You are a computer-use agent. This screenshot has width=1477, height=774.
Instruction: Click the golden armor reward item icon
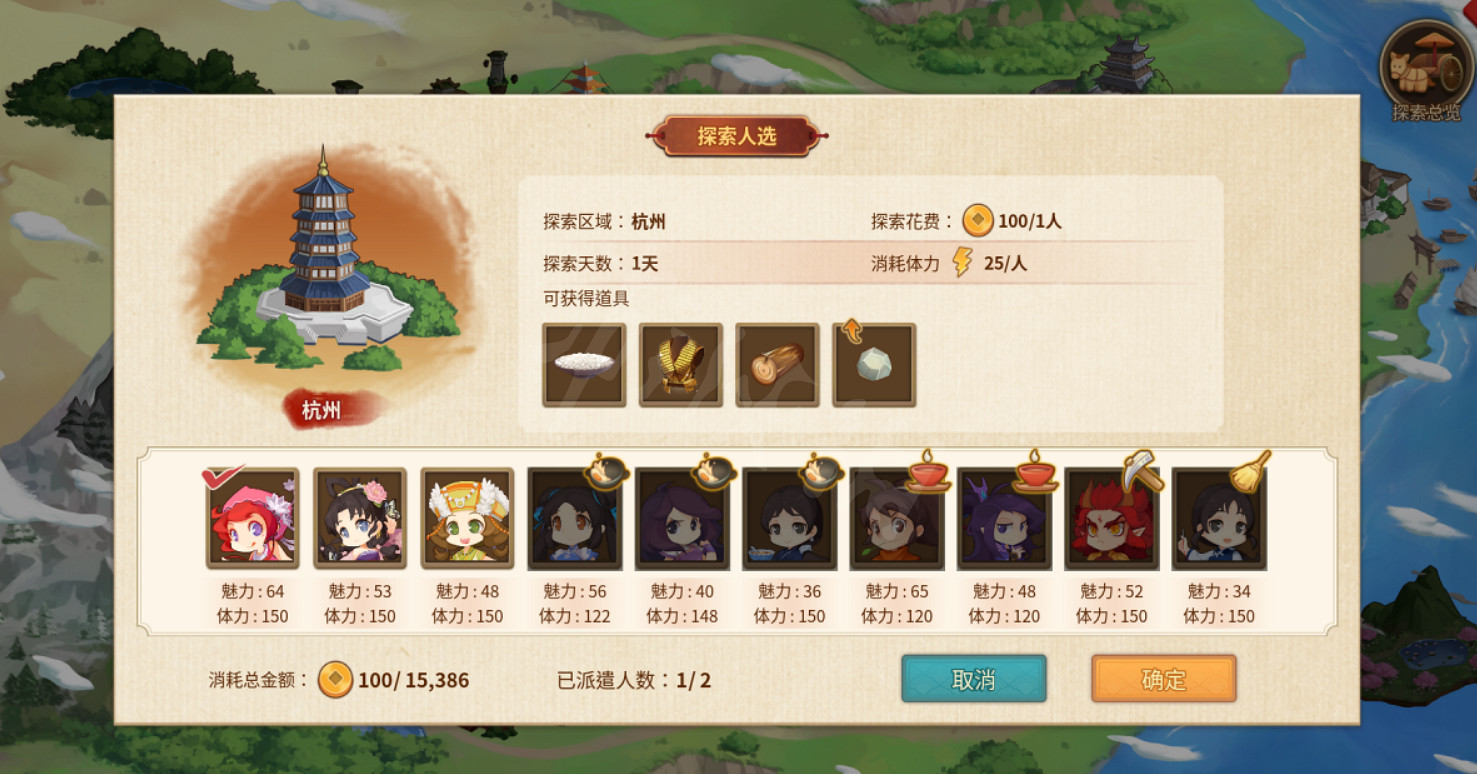[681, 364]
